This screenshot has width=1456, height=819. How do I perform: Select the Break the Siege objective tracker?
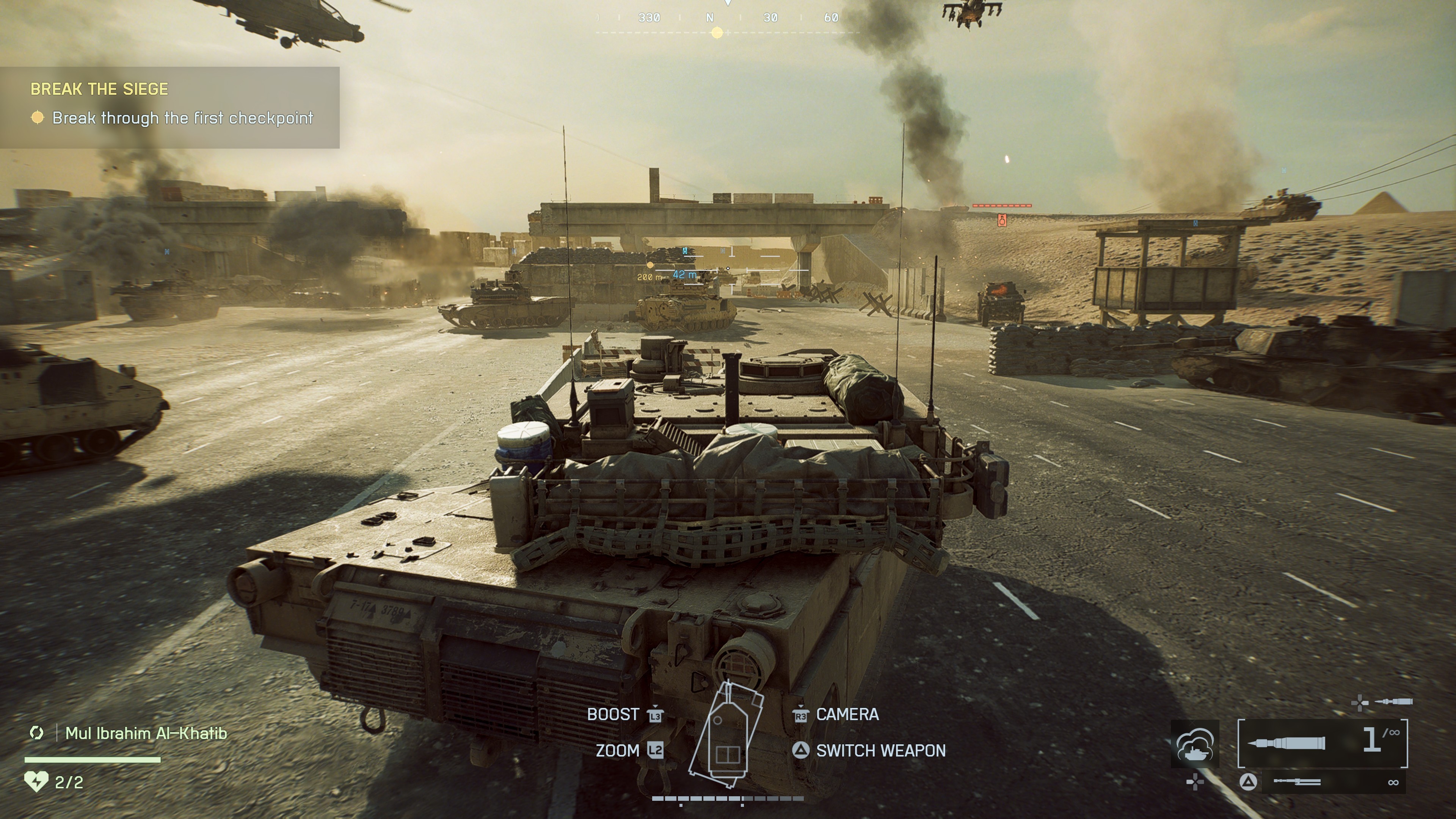point(169,107)
